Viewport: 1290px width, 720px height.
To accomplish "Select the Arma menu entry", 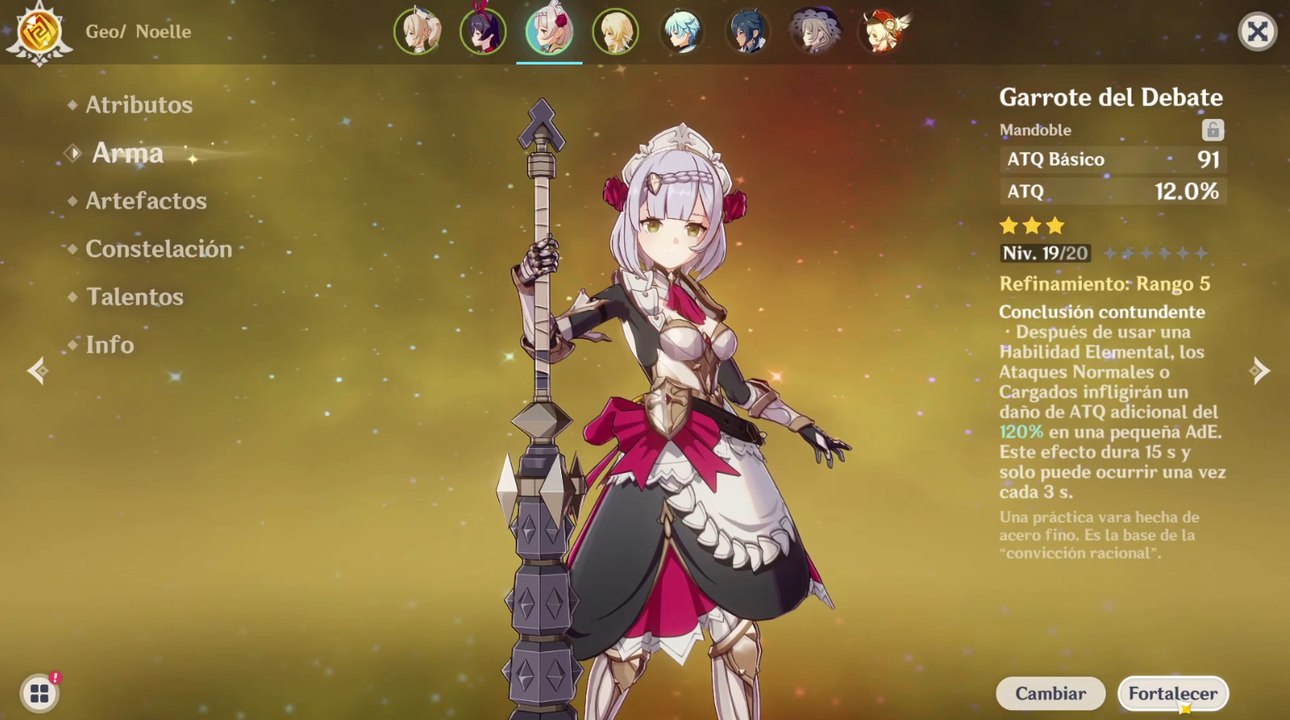I will 127,153.
